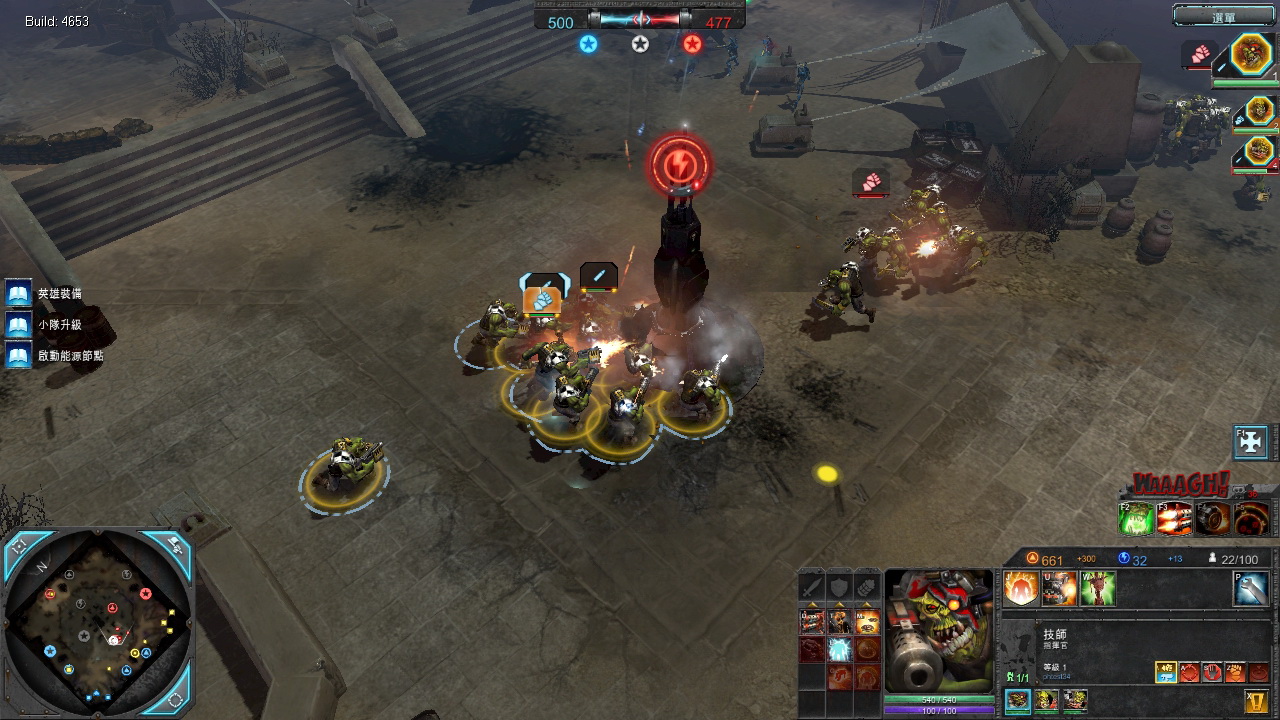
Task: Select squad 2 ork portrait
Action: pyautogui.click(x=1260, y=110)
